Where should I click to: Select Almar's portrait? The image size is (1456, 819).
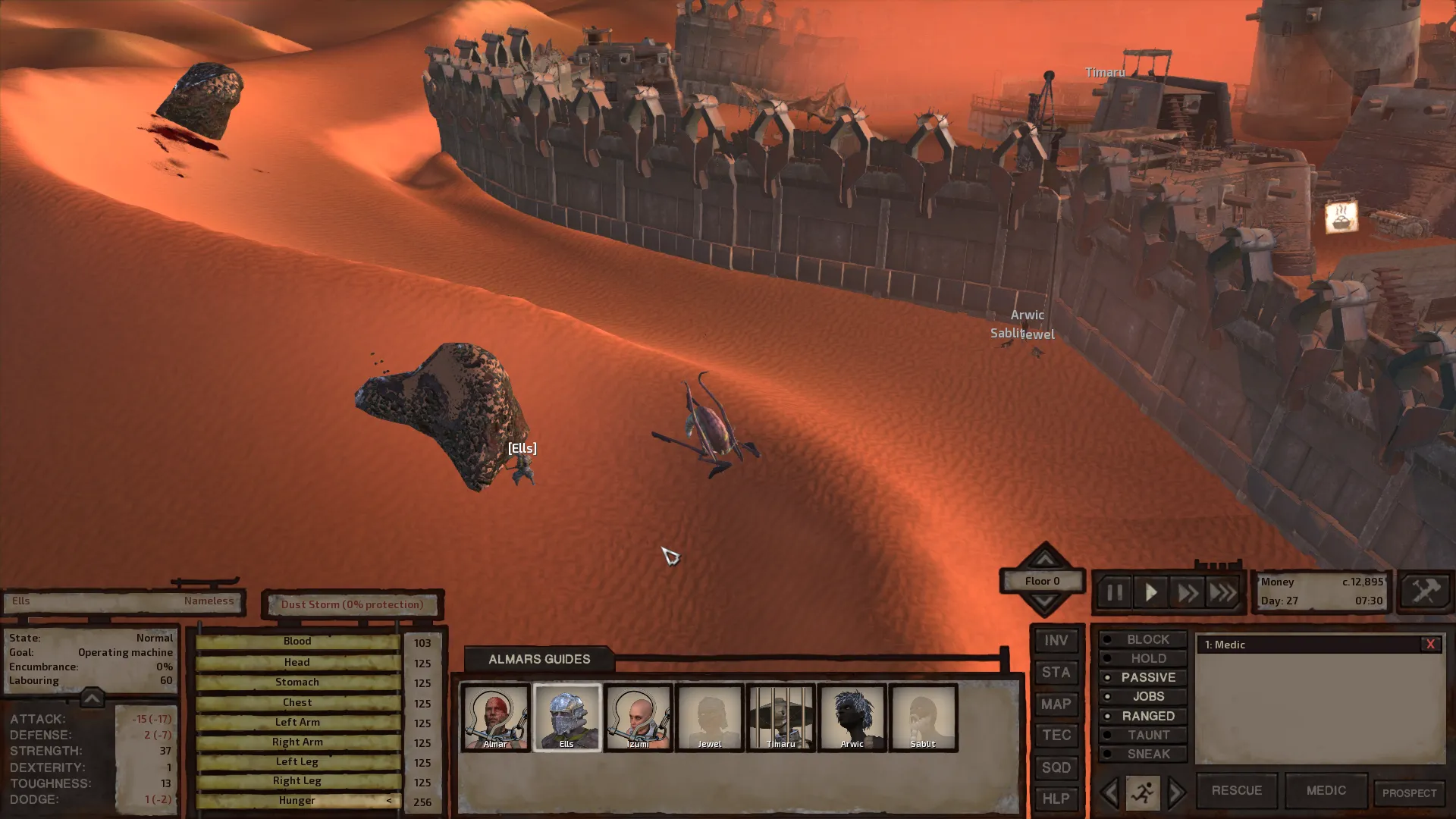click(x=495, y=717)
